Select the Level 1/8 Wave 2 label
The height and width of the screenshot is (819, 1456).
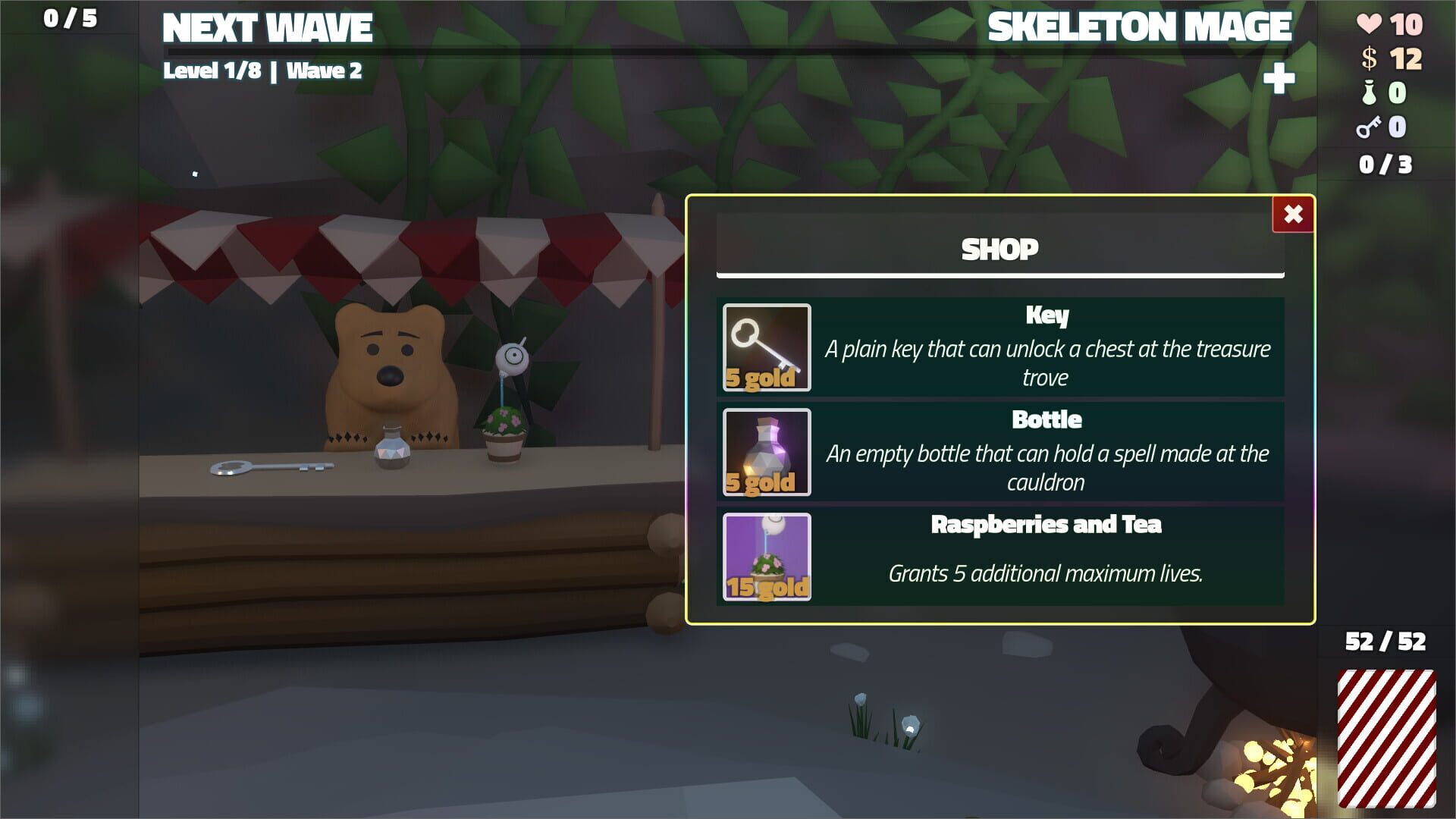264,72
